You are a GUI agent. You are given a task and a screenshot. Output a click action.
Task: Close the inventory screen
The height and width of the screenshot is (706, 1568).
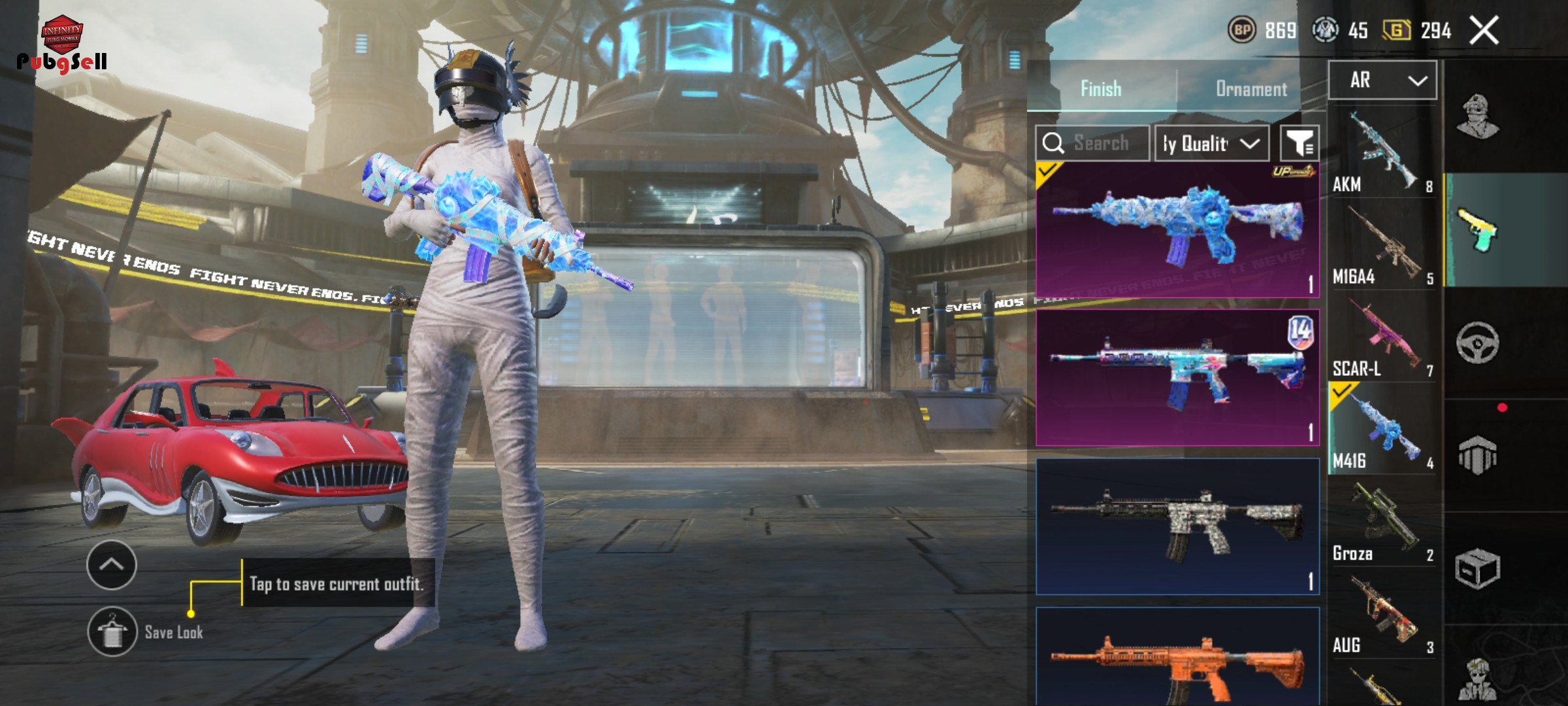(x=1484, y=31)
